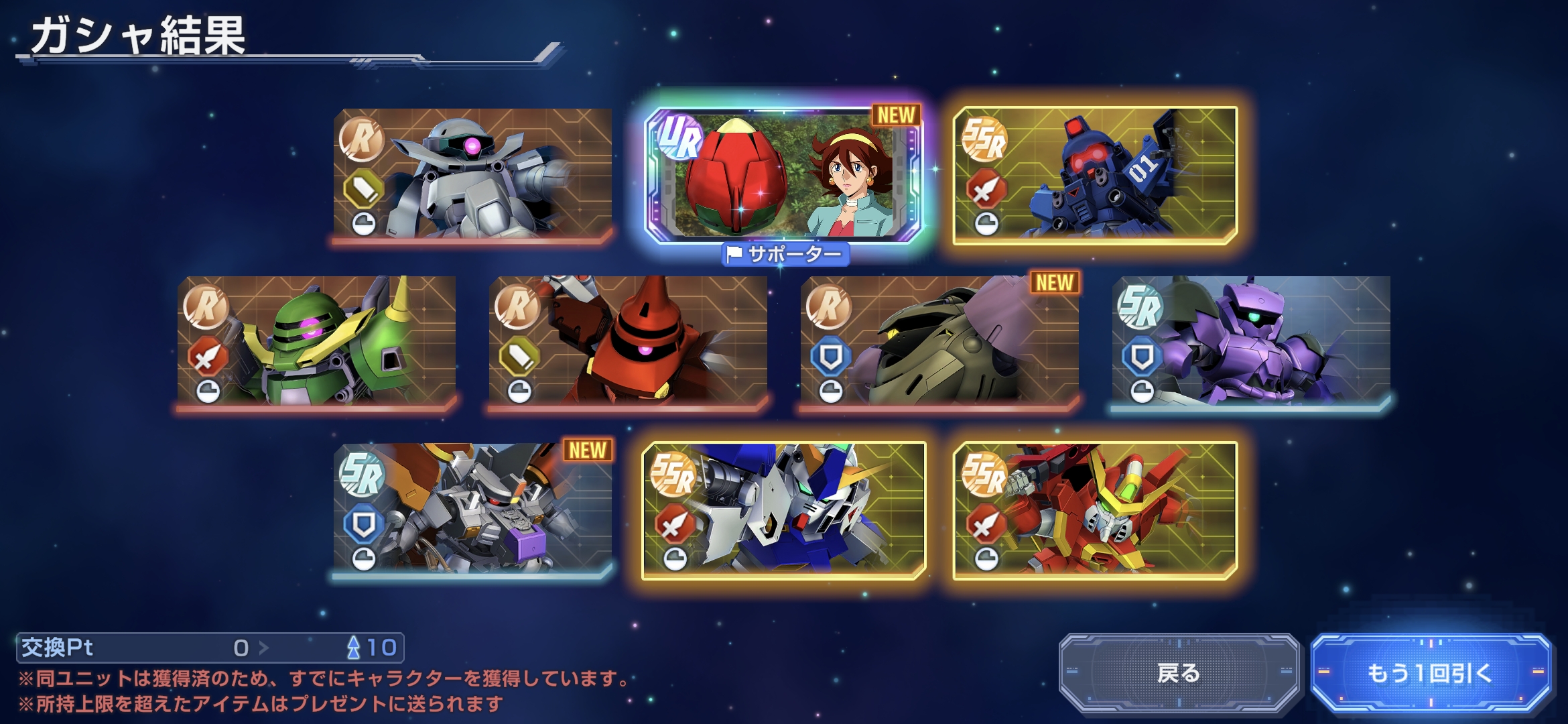View the red pointed-head R unit card
Screen dimensions: 1568x724
pos(628,341)
